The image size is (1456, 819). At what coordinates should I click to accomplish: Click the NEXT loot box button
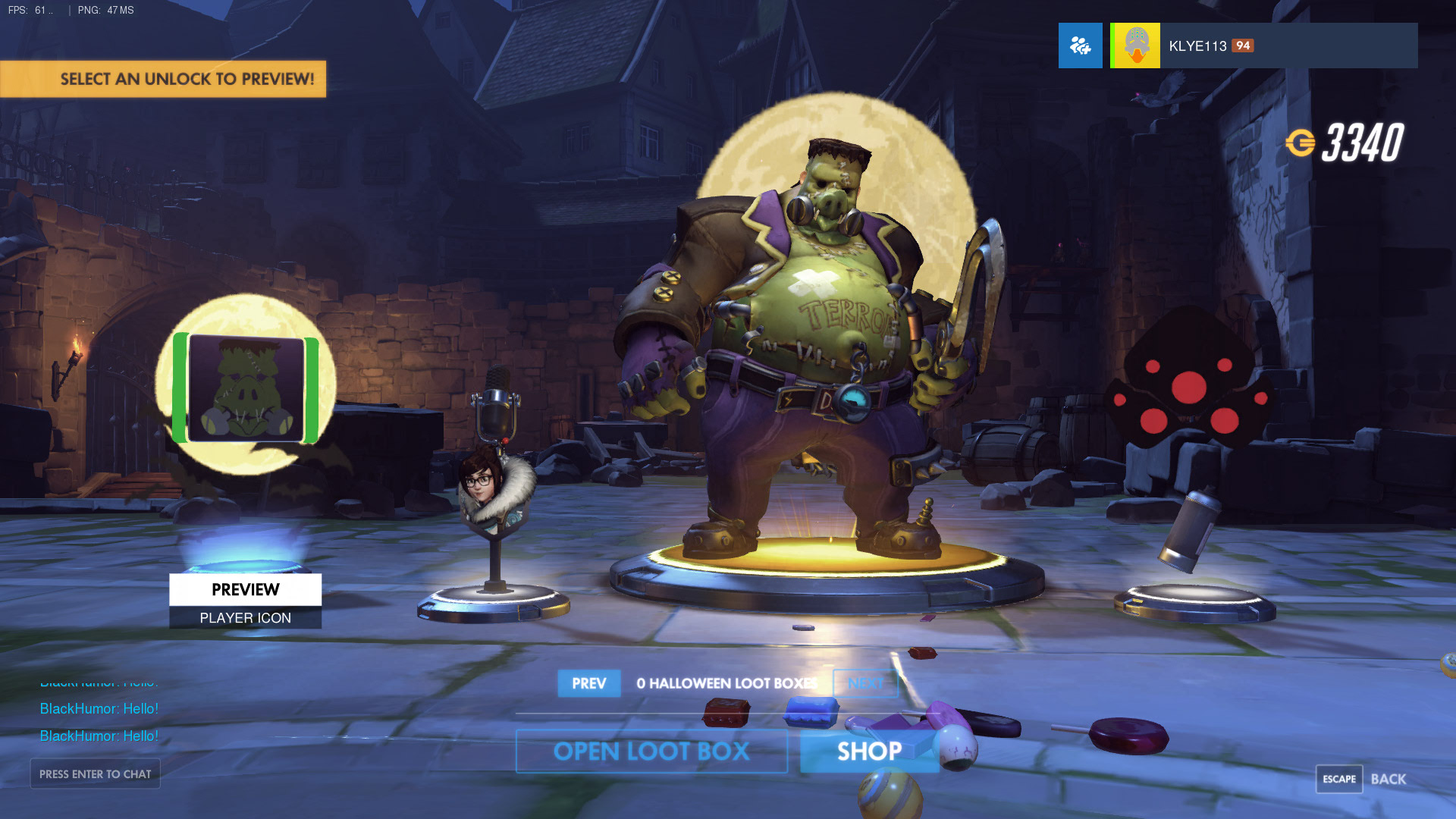coord(865,683)
